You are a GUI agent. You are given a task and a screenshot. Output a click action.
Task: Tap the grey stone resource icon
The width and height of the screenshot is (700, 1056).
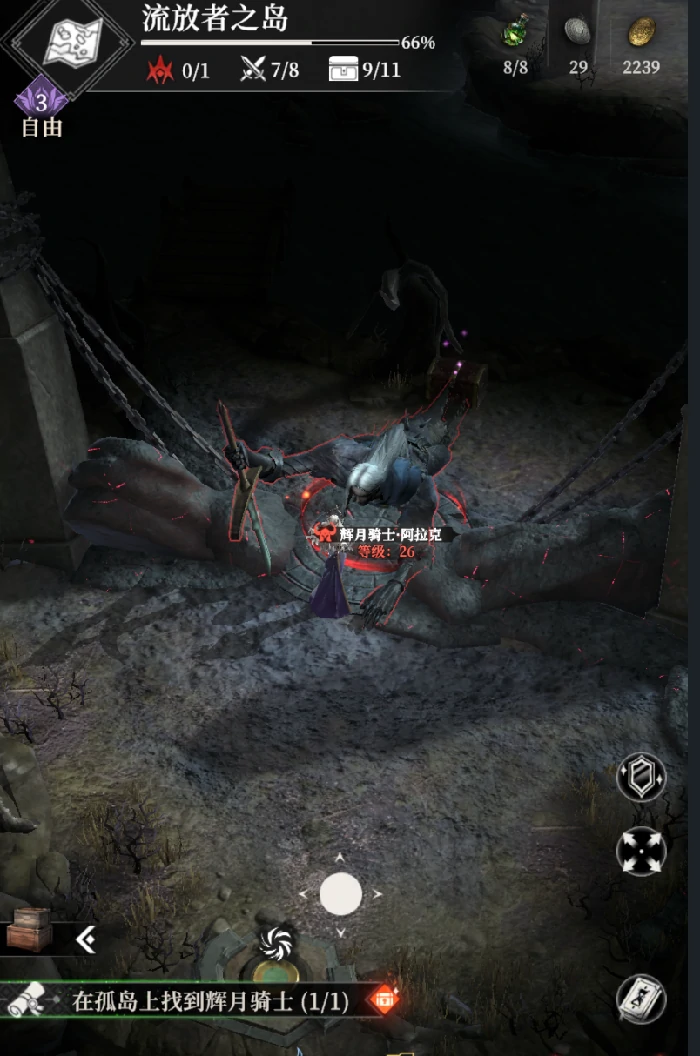[x=578, y=33]
